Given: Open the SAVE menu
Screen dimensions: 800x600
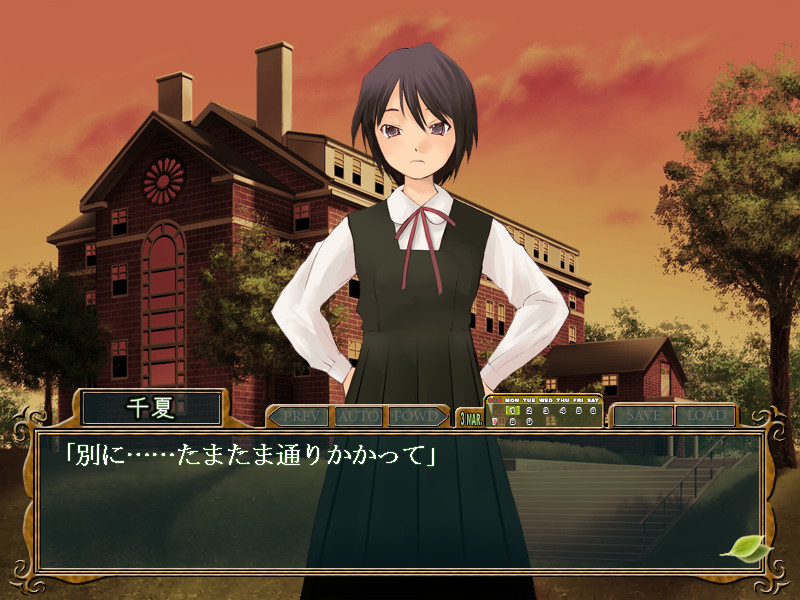Looking at the screenshot, I should (x=642, y=415).
